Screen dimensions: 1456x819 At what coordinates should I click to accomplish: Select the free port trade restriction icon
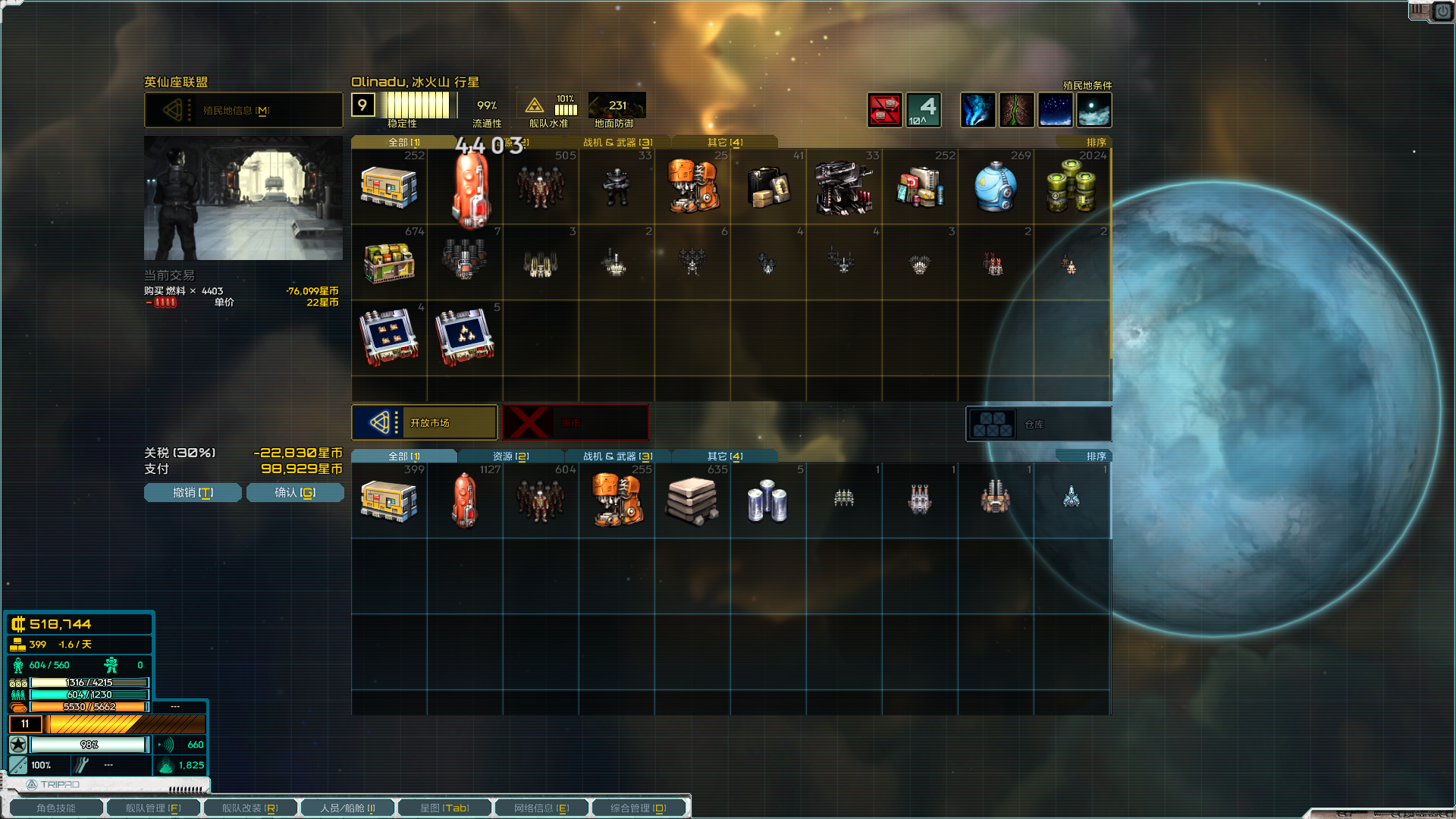885,110
